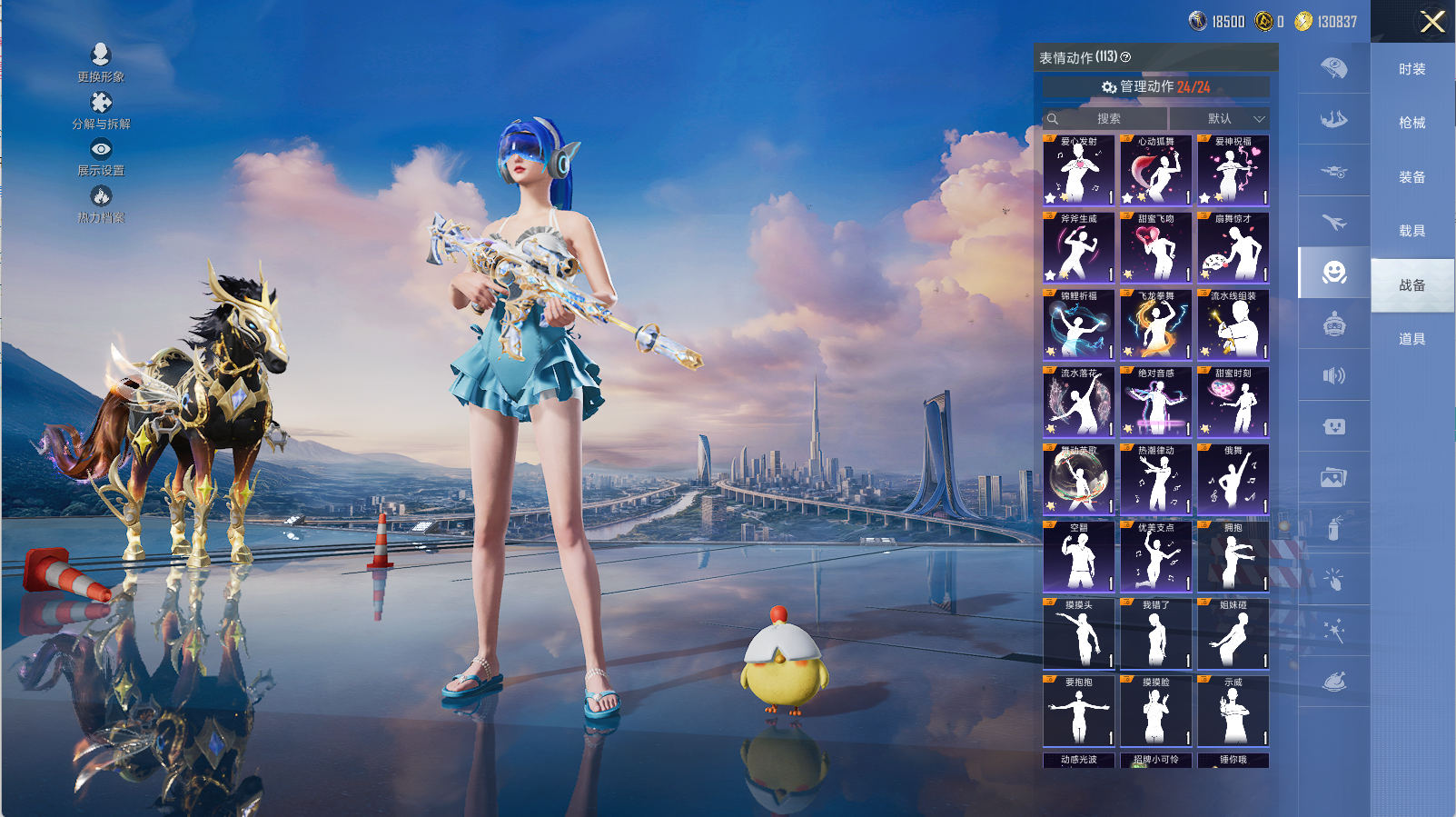Viewport: 1456px width, 817px height.
Task: Select the 要抱抱 emote
Action: (1078, 712)
